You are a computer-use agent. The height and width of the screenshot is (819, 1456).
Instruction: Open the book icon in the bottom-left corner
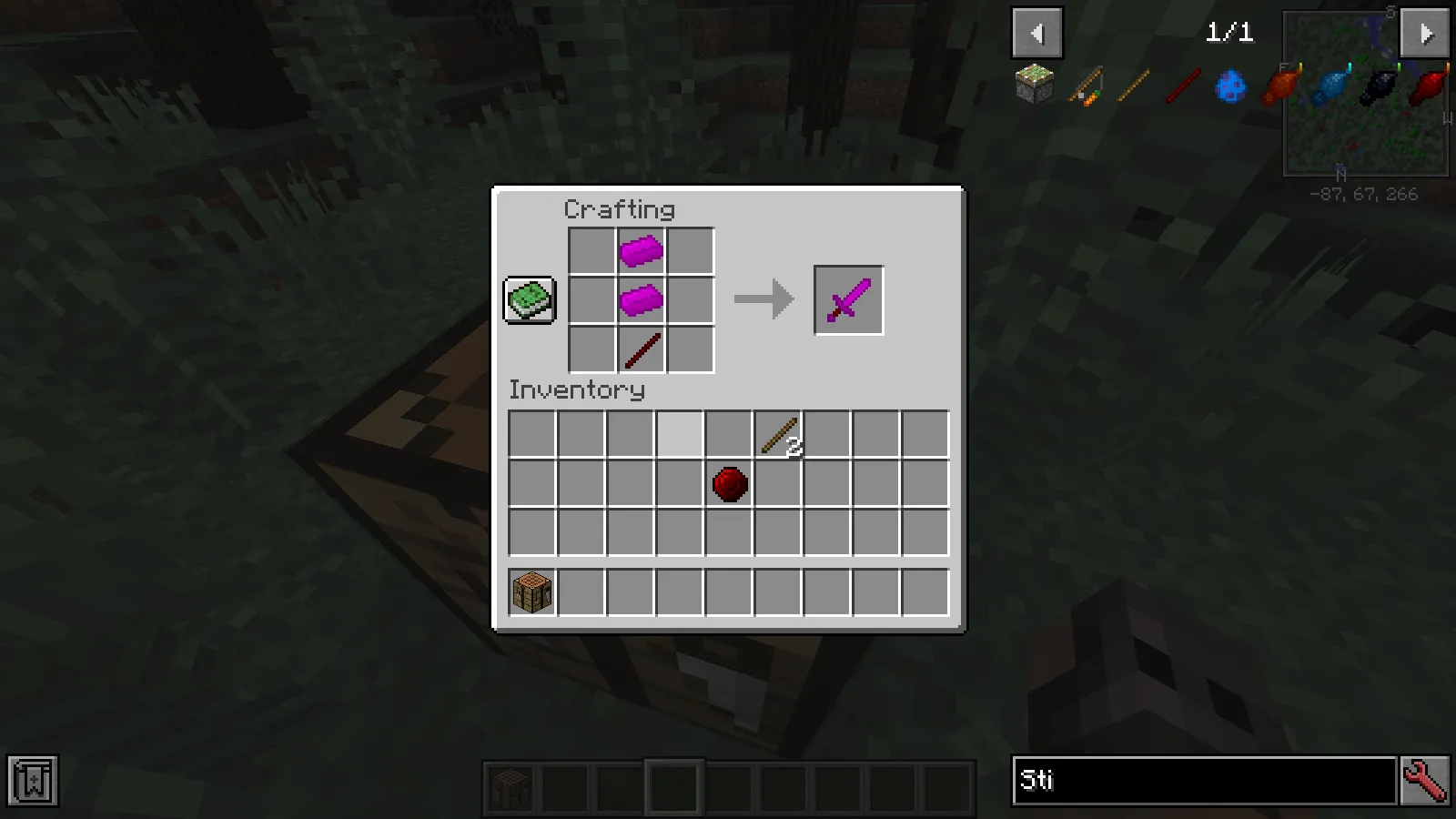click(x=35, y=780)
